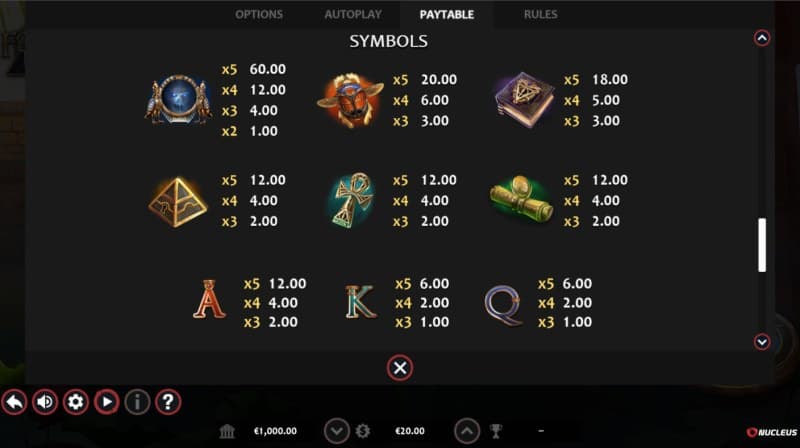Open the gear settings button
Viewport: 800px width, 448px height.
pyautogui.click(x=75, y=402)
